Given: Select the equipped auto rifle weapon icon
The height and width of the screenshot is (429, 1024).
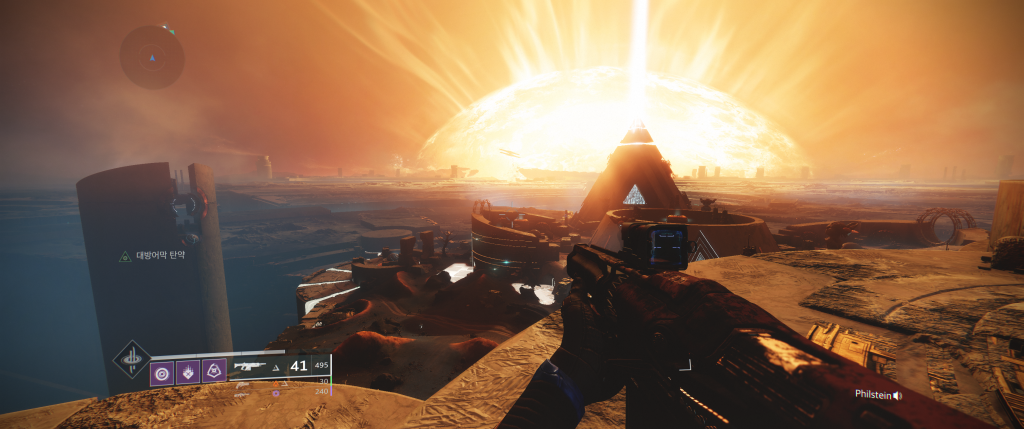Looking at the screenshot, I should (249, 367).
